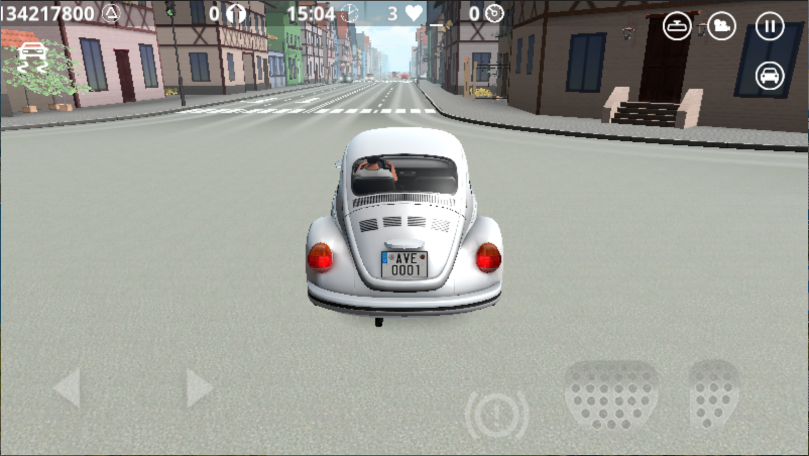Viewport: 809px width, 456px height.
Task: Steer right with the right arrow
Action: point(199,387)
